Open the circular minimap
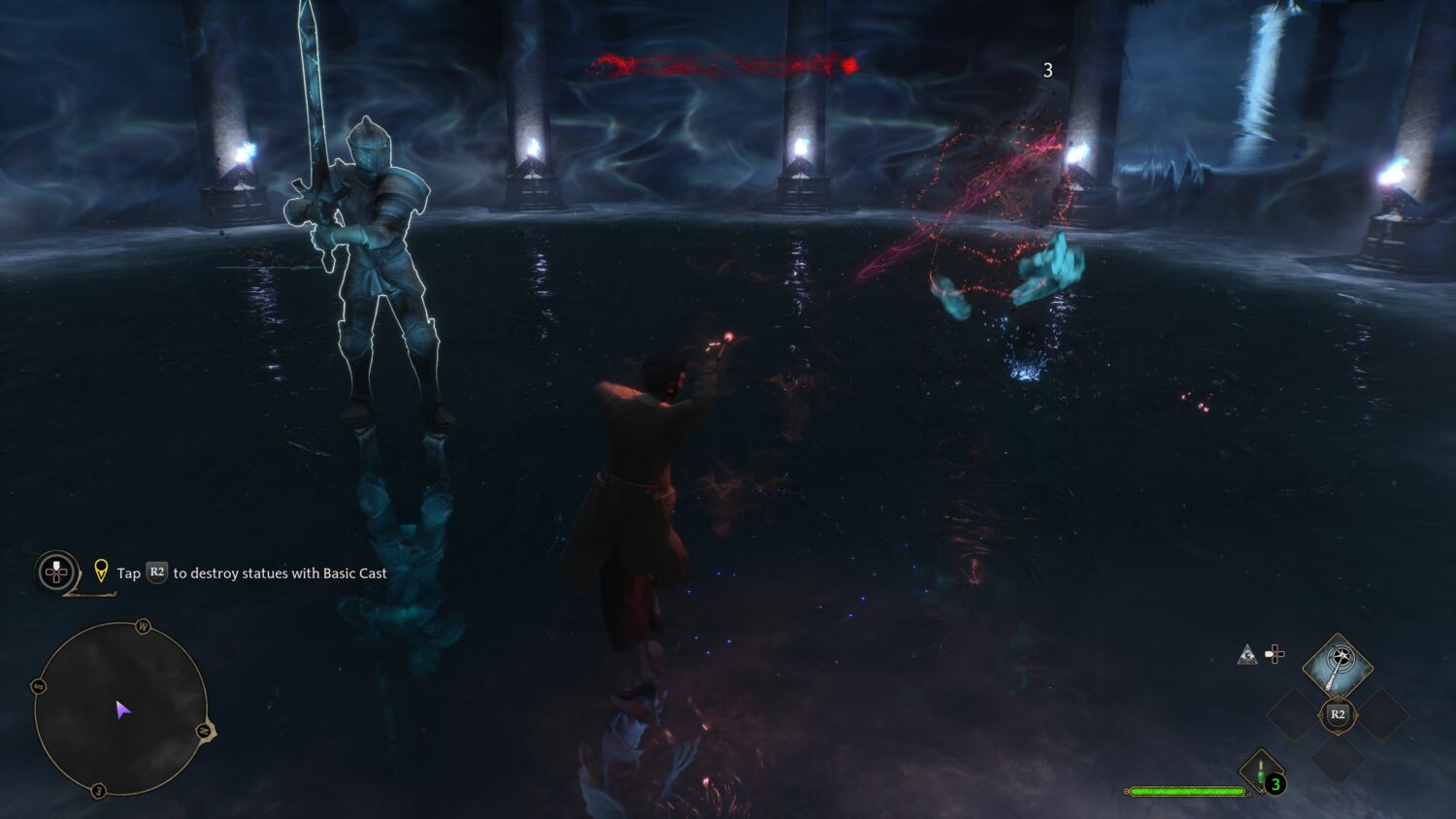1456x819 pixels. pyautogui.click(x=120, y=709)
